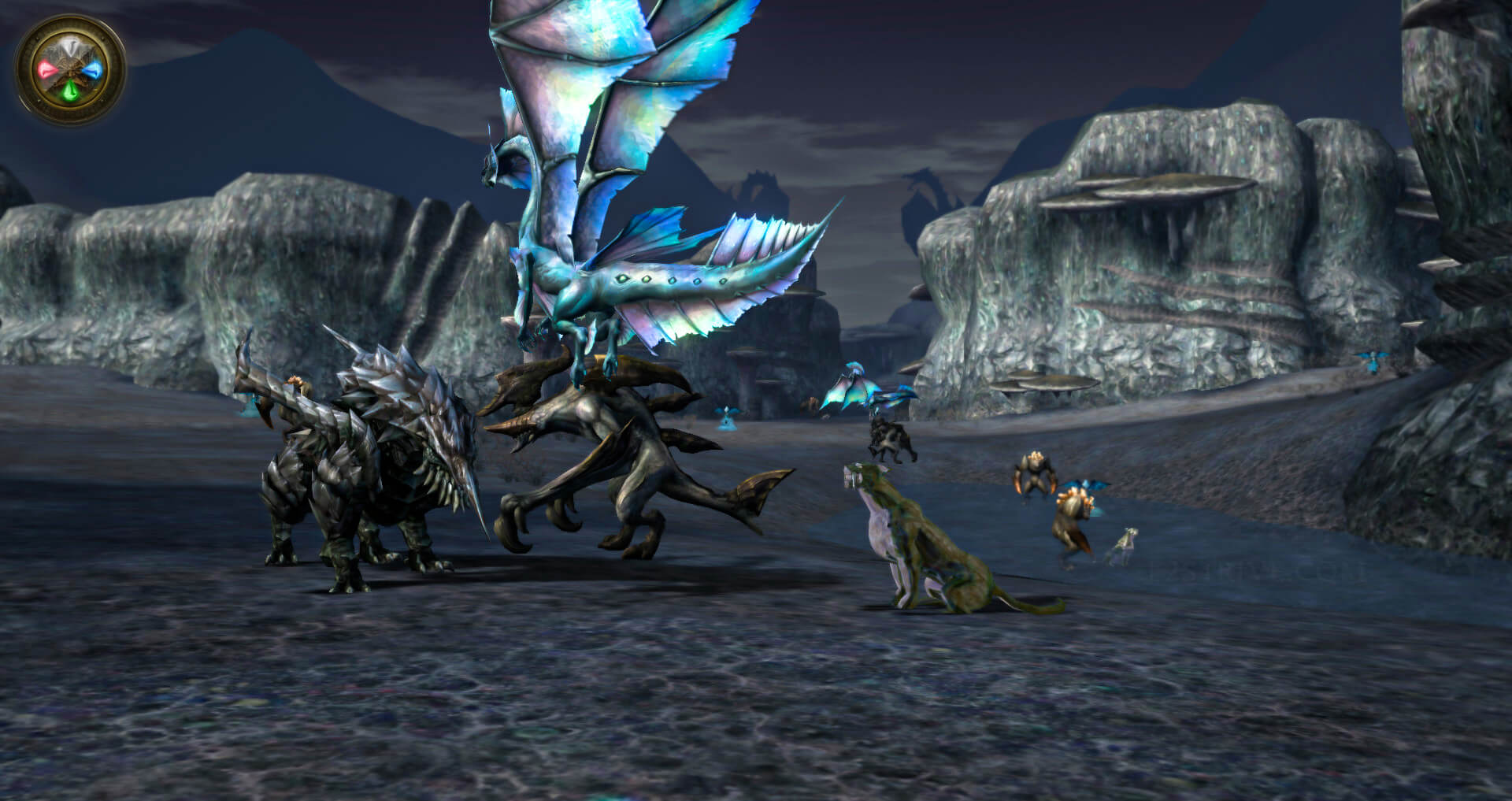This screenshot has height=801, width=1512.
Task: Open the round gem medallion menu
Action: 70,70
